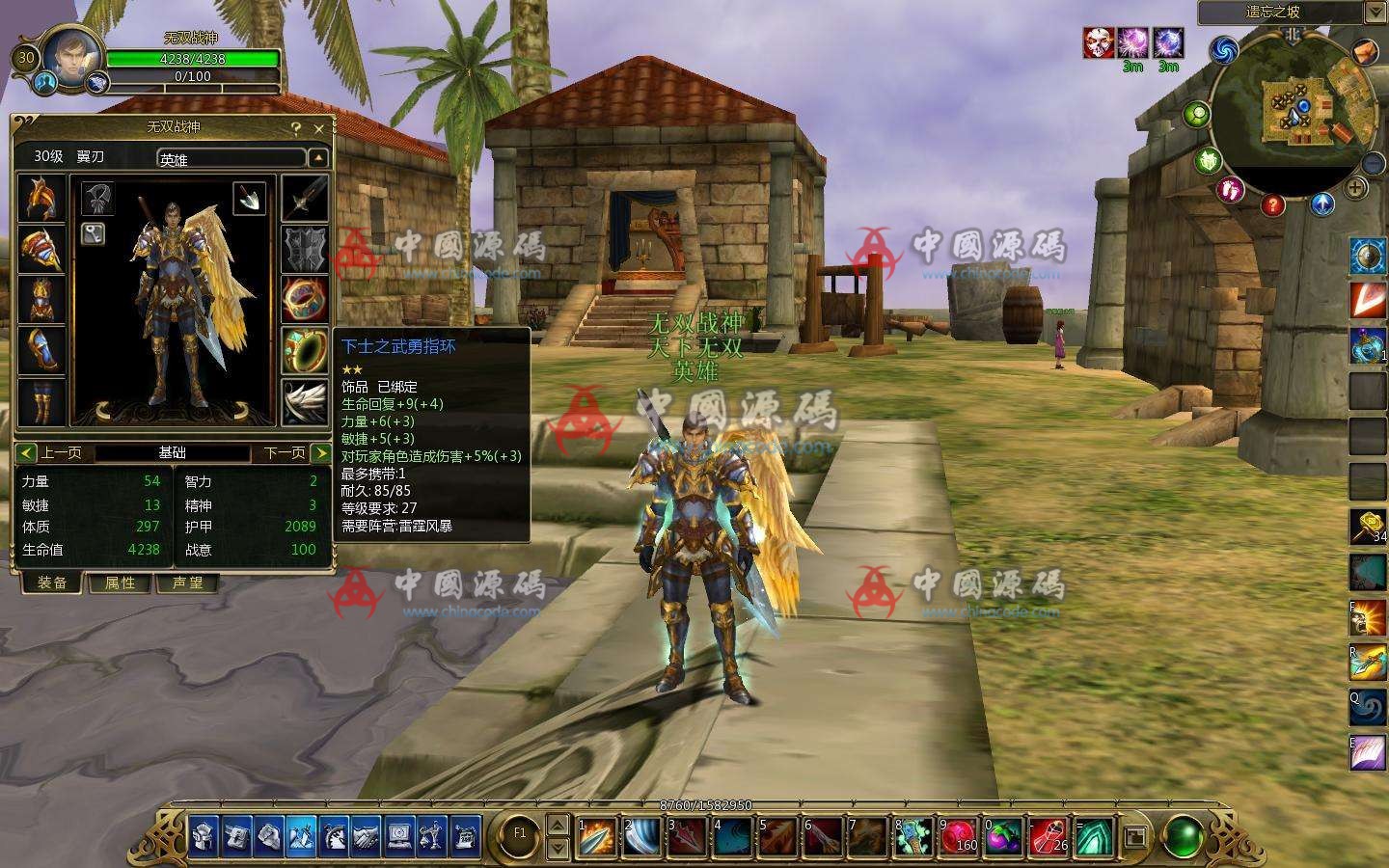Viewport: 1389px width, 868px height.
Task: Select the skull buff icon
Action: click(x=1098, y=43)
